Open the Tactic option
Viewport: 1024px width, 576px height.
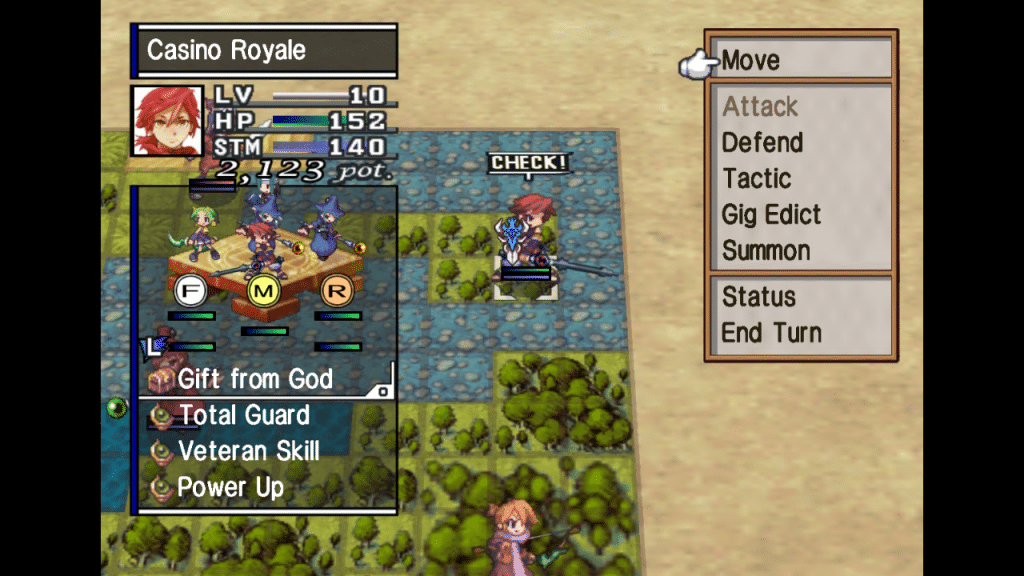pos(756,179)
